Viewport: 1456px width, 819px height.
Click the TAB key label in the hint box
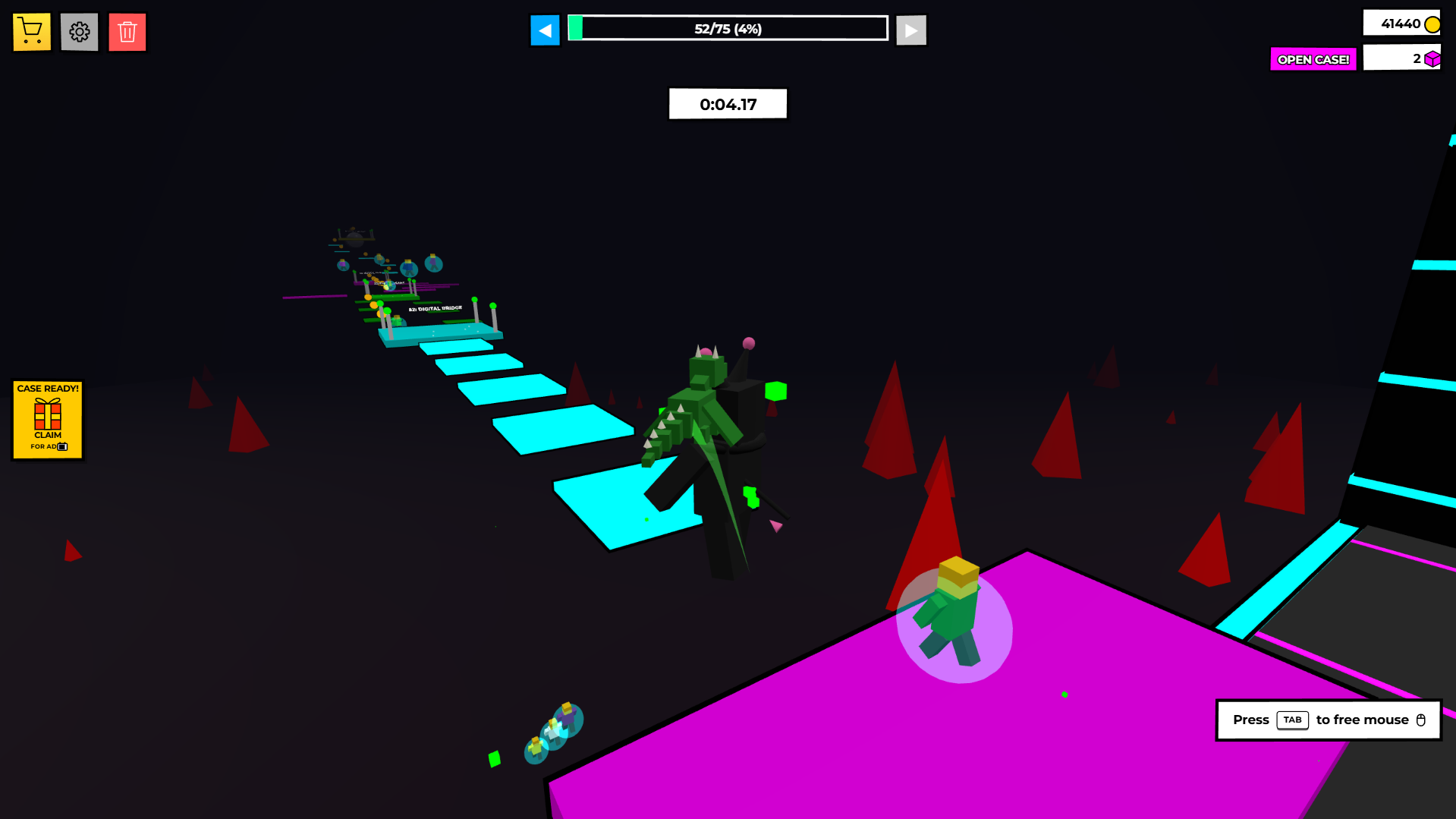[1292, 720]
